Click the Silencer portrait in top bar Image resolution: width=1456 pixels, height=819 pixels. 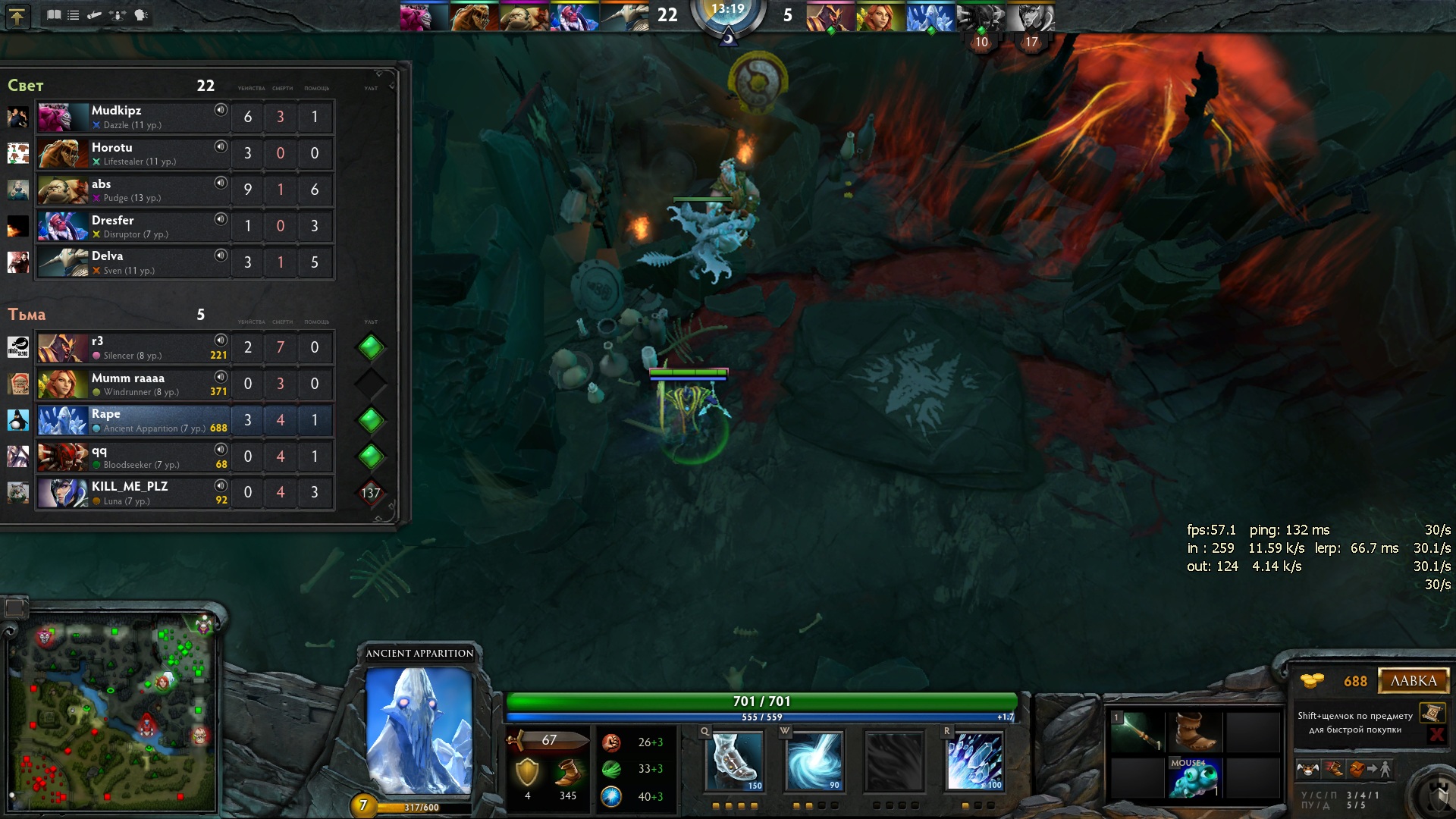pyautogui.click(x=829, y=17)
